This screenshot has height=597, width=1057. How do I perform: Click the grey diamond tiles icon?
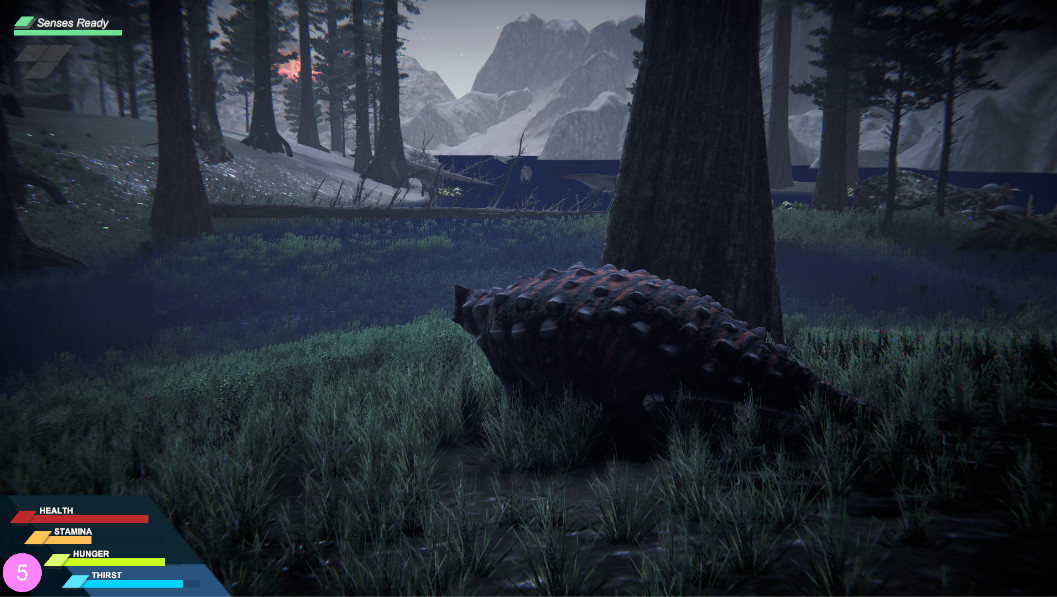(x=43, y=60)
